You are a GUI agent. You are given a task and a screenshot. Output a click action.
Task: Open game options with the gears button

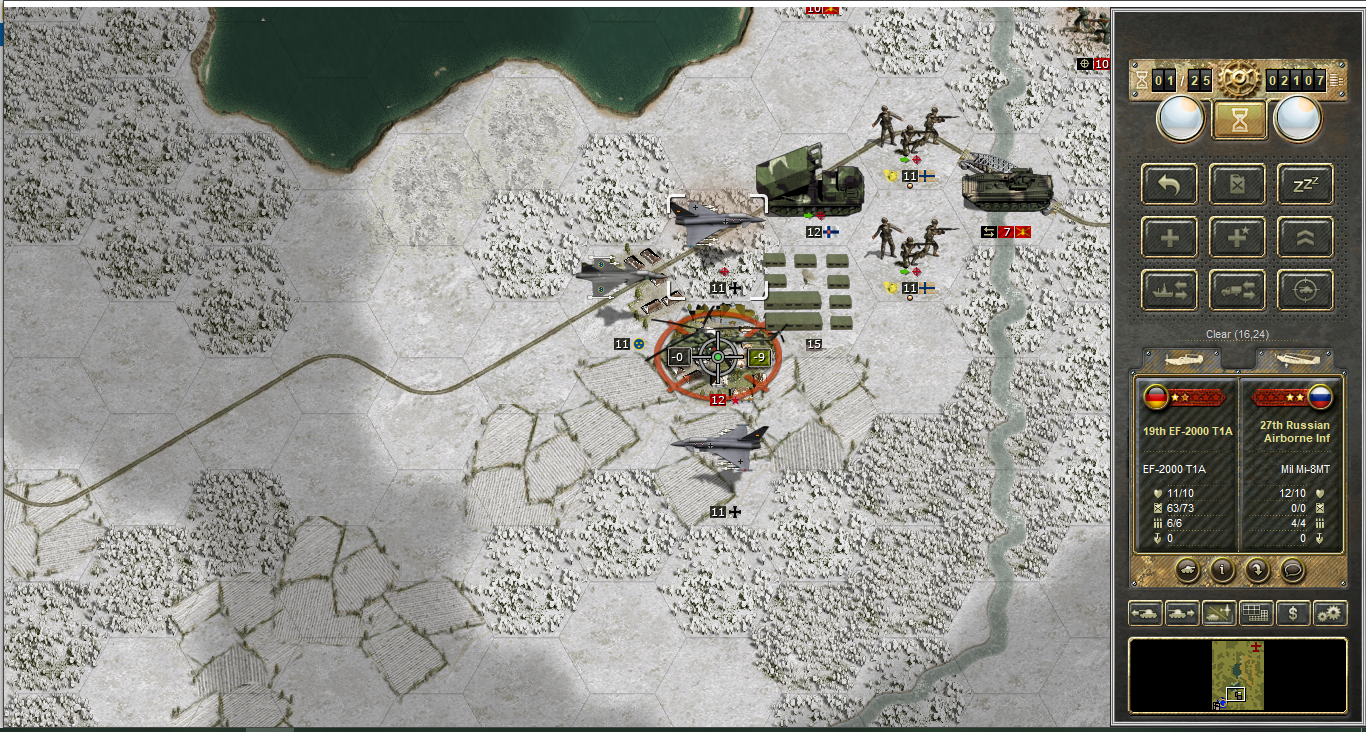tap(1330, 613)
